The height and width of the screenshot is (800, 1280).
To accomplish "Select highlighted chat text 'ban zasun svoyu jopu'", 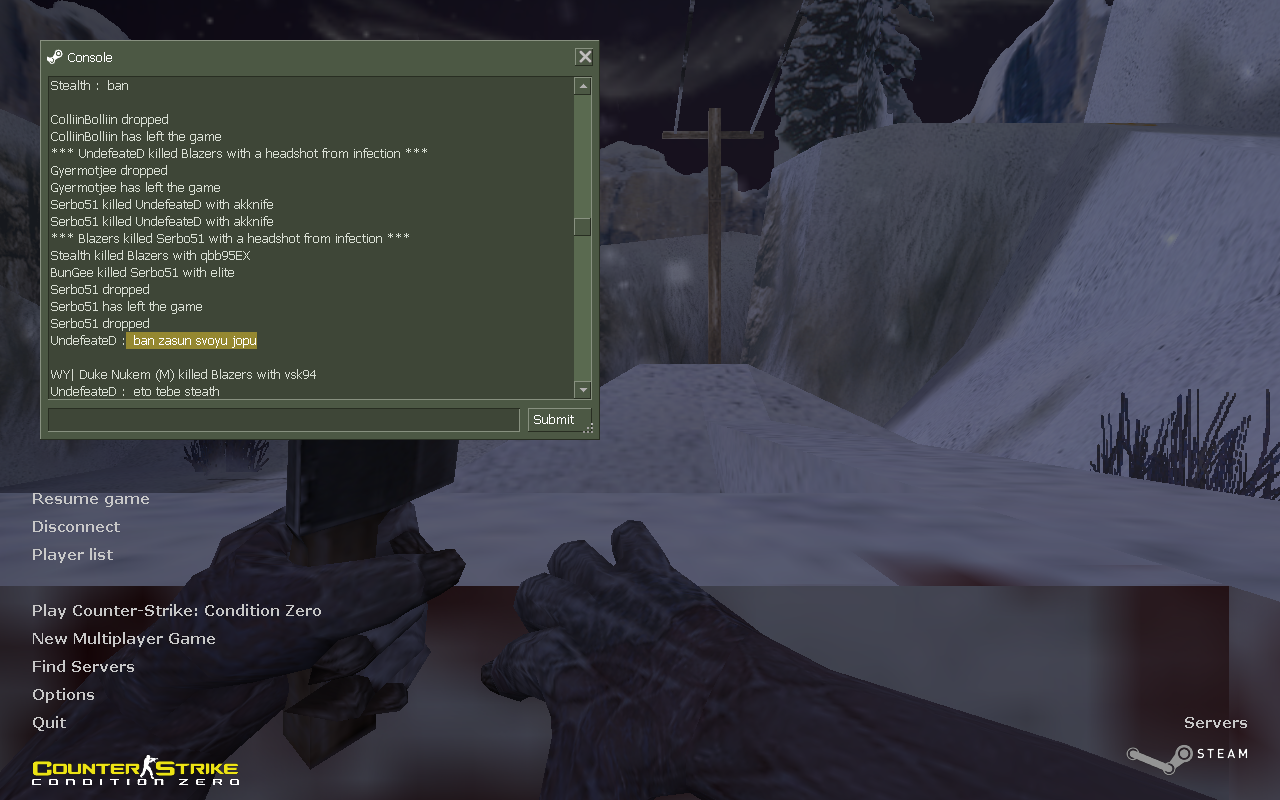I will pyautogui.click(x=194, y=341).
